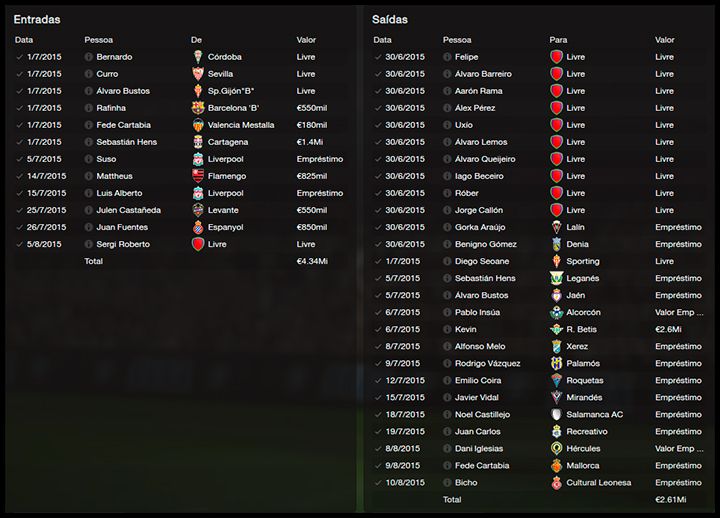Go to the Flamengo club page
Image resolution: width=720 pixels, height=518 pixels.
228,176
